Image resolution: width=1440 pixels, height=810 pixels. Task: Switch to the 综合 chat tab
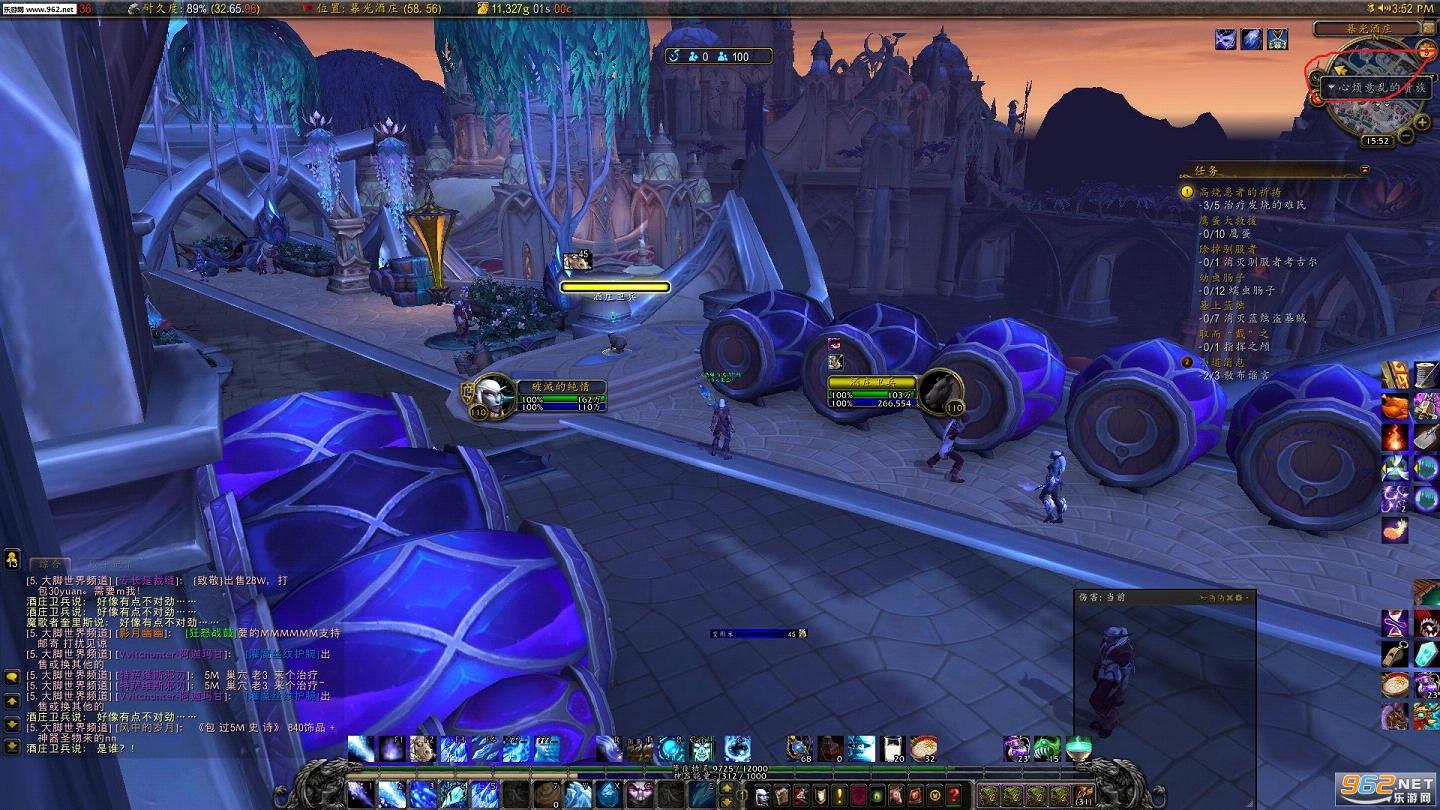point(48,565)
